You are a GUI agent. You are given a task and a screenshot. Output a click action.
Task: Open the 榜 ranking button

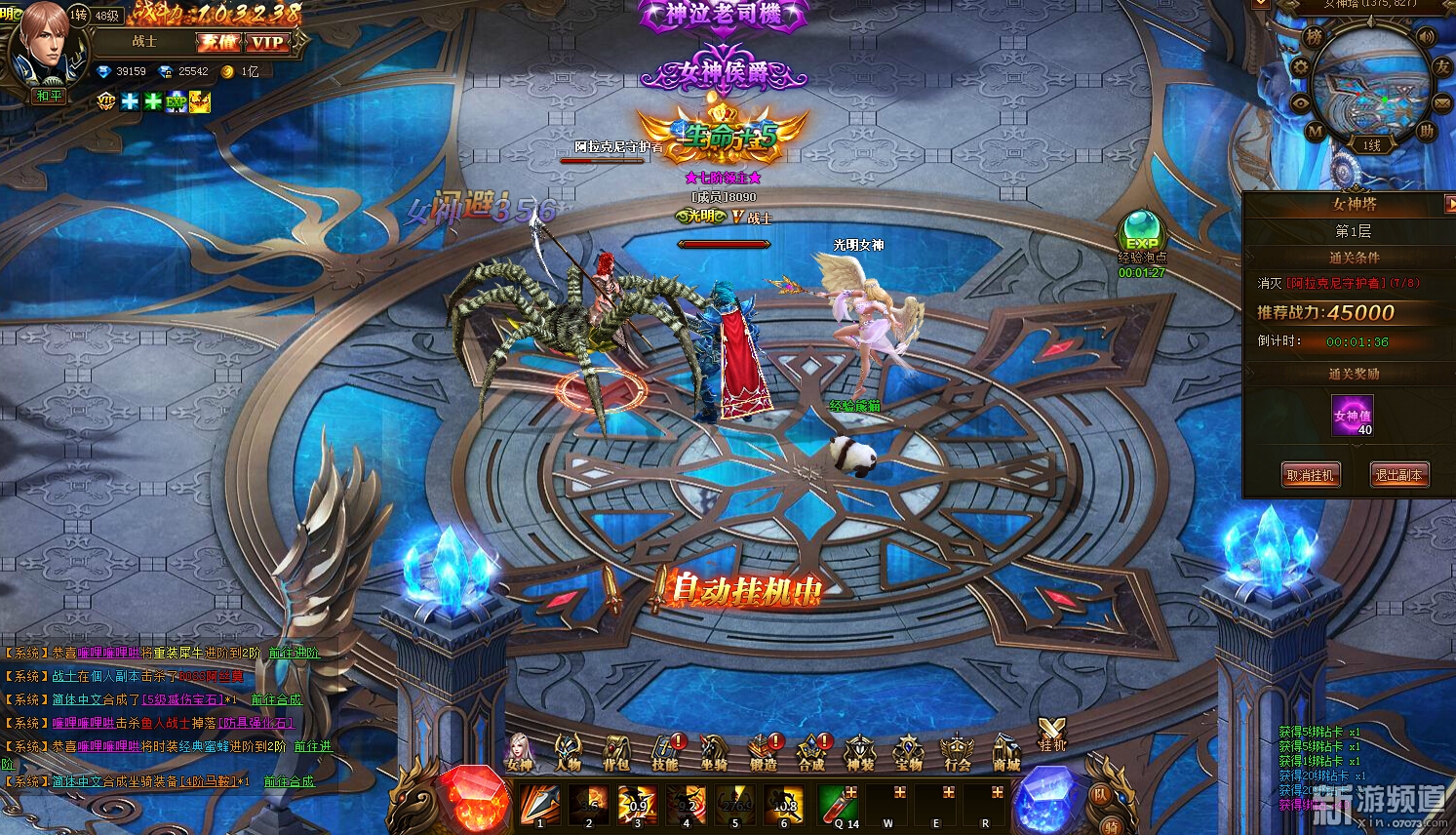point(1314,37)
